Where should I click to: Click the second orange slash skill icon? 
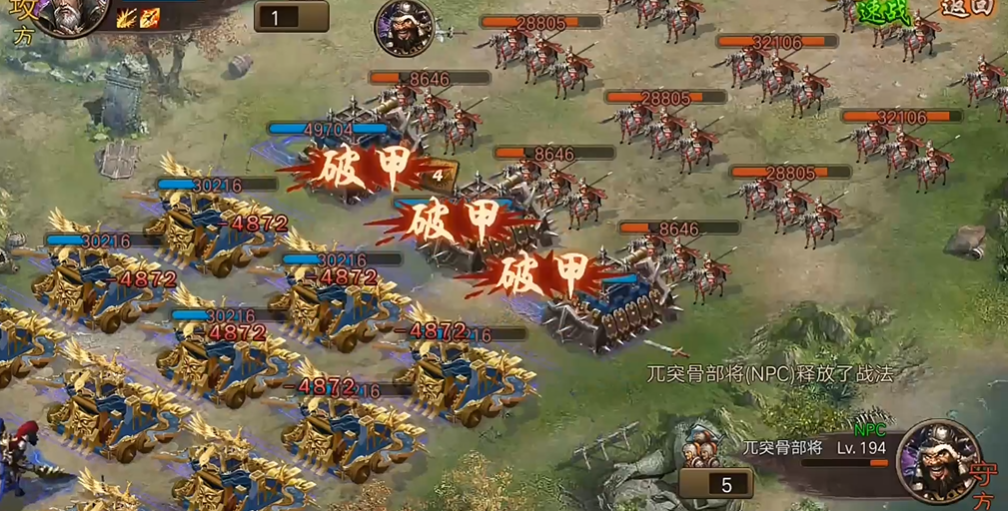150,17
